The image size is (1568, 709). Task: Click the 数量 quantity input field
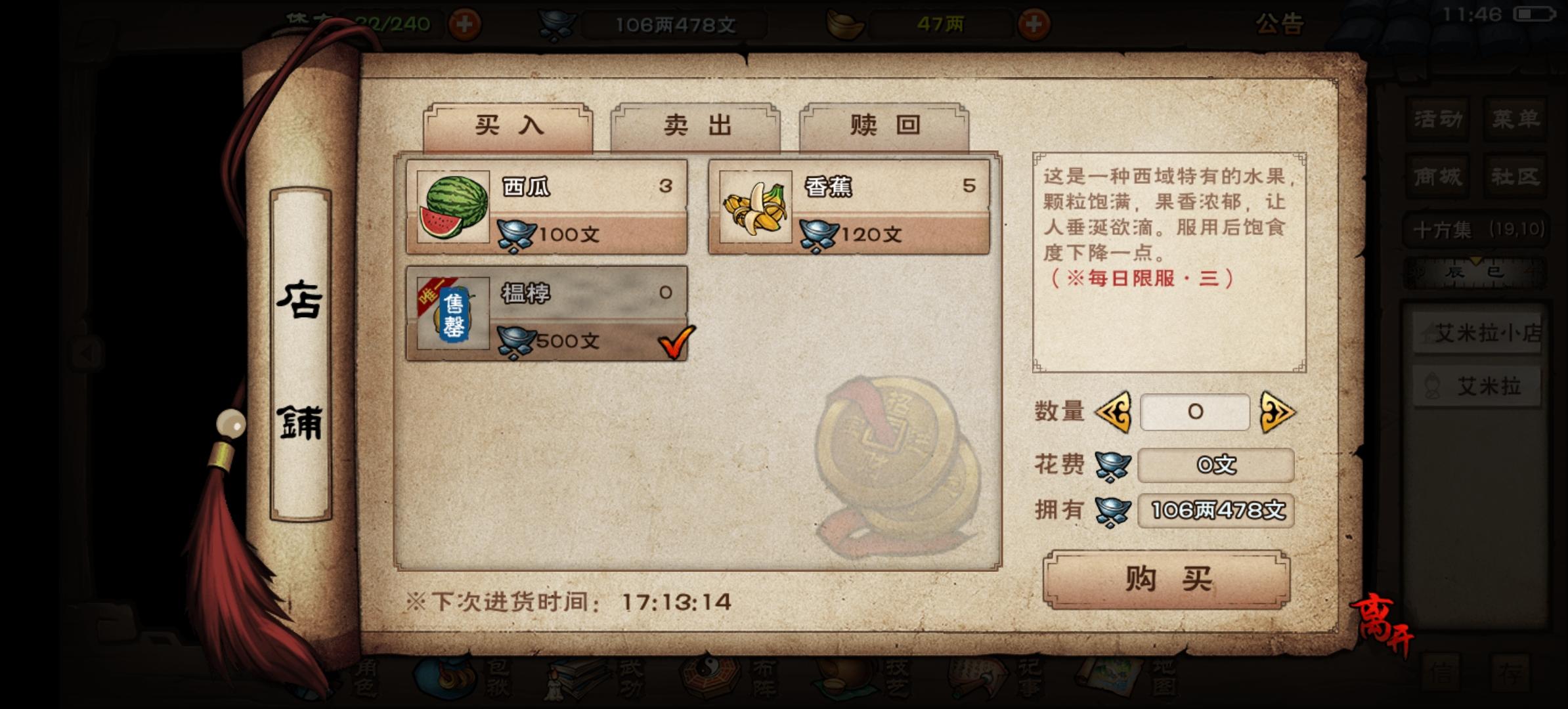1194,412
